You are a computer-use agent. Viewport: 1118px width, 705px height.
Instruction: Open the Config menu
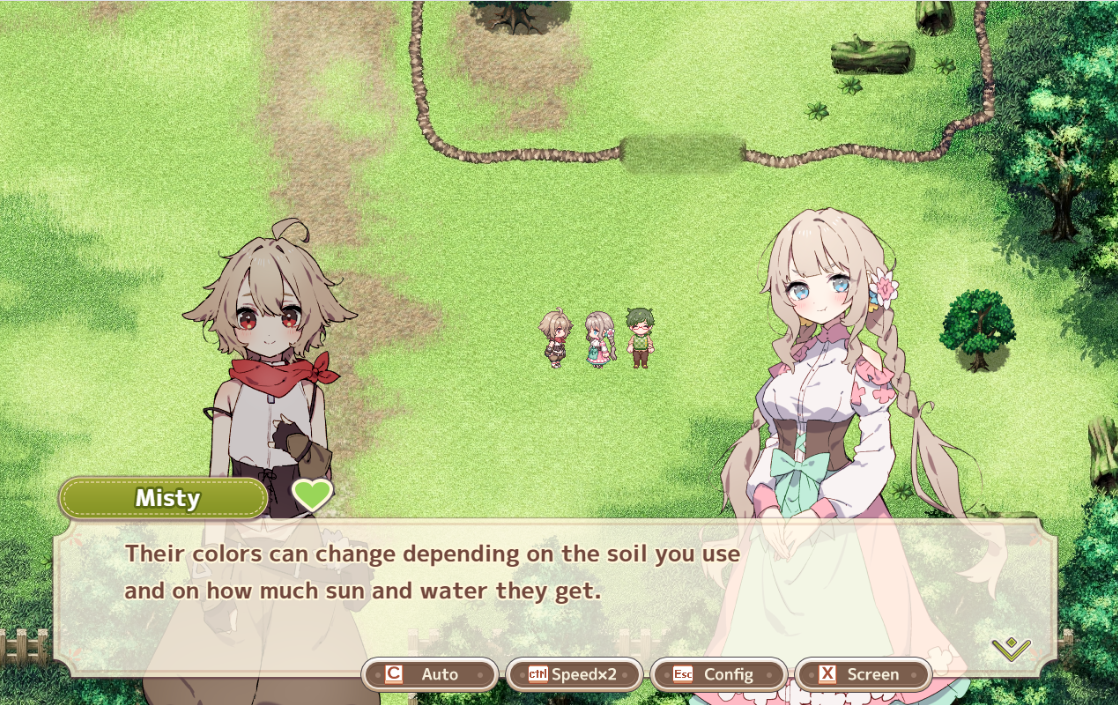(718, 674)
